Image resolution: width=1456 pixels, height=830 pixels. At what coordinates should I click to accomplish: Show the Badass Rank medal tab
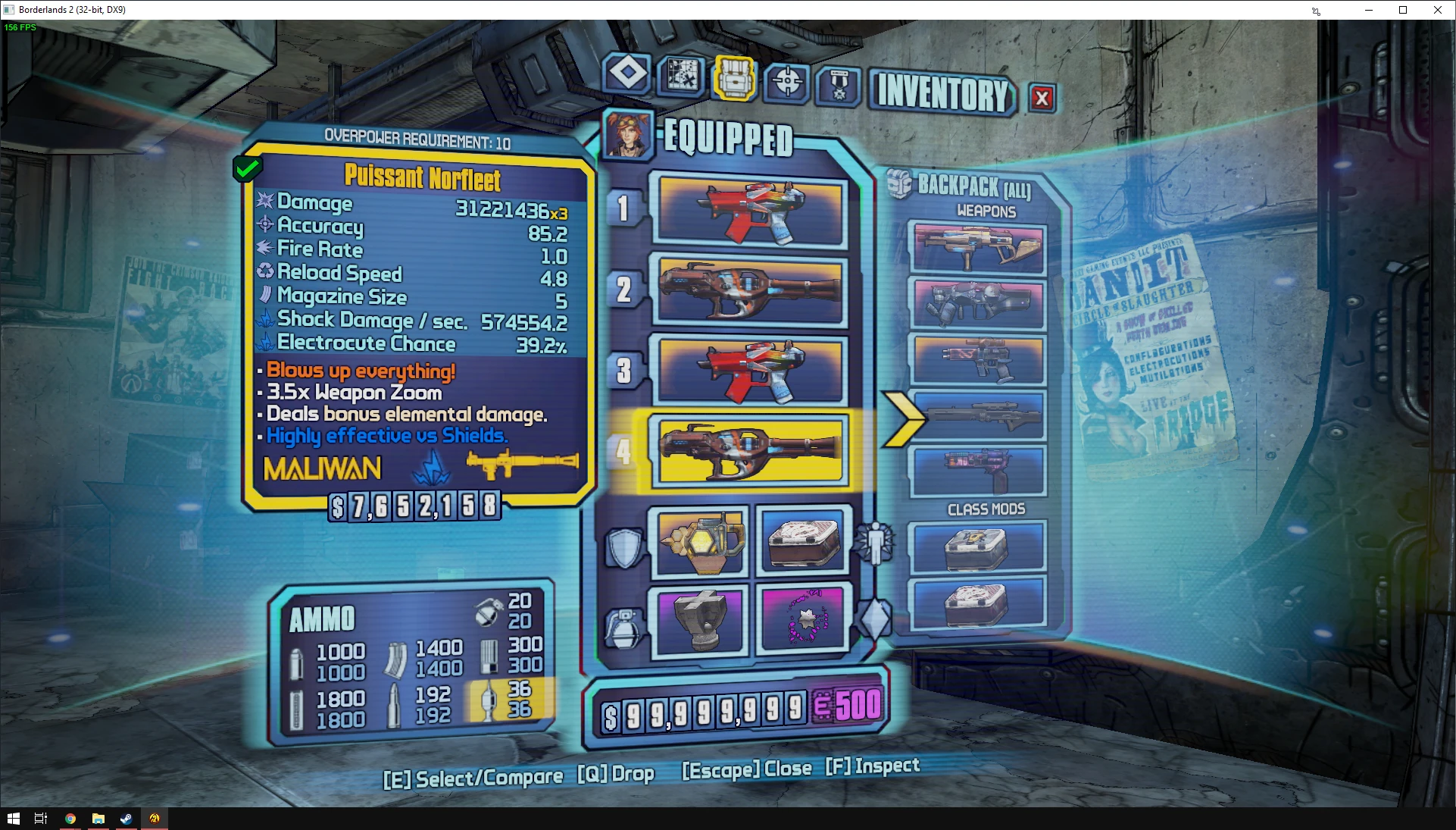[x=839, y=86]
